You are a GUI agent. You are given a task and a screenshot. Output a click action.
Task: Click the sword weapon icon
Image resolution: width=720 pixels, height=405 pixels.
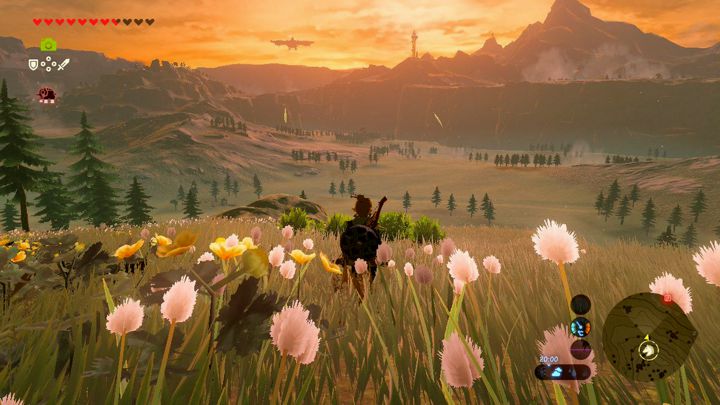point(63,64)
